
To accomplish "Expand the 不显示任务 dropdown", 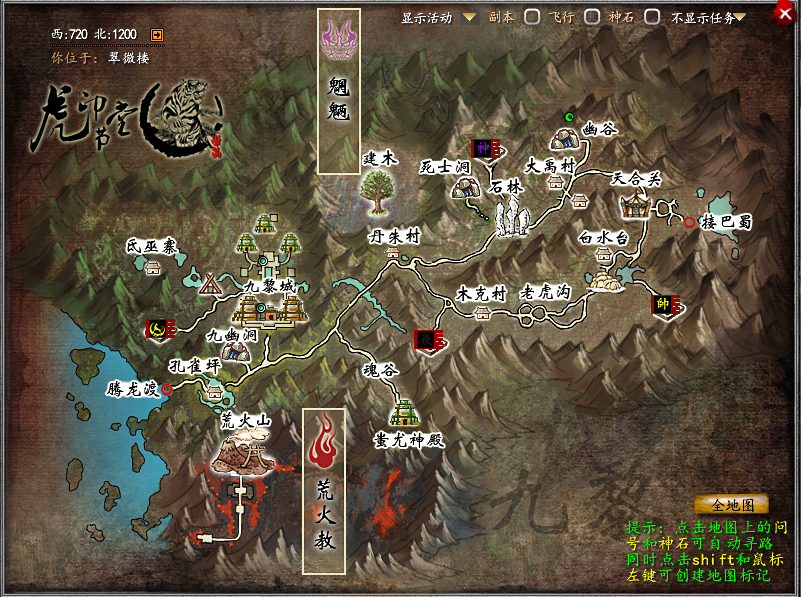I will coord(741,17).
